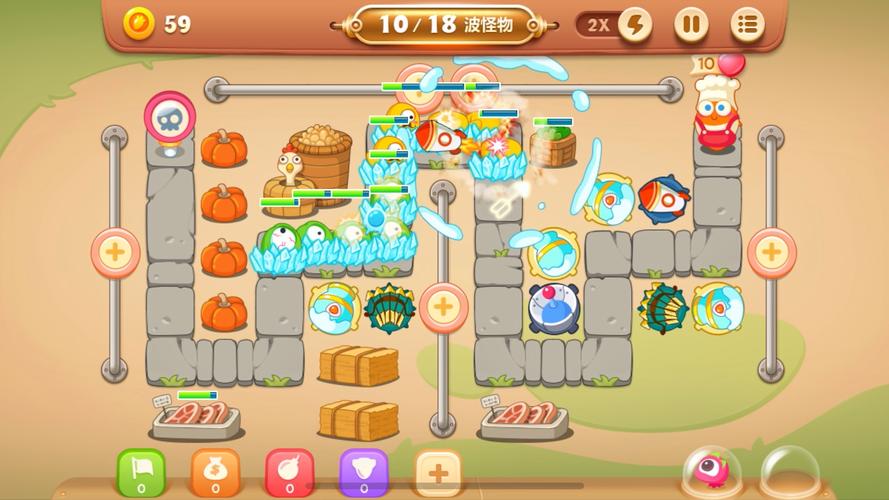Use the green flag item
889x500 pixels.
(x=141, y=471)
